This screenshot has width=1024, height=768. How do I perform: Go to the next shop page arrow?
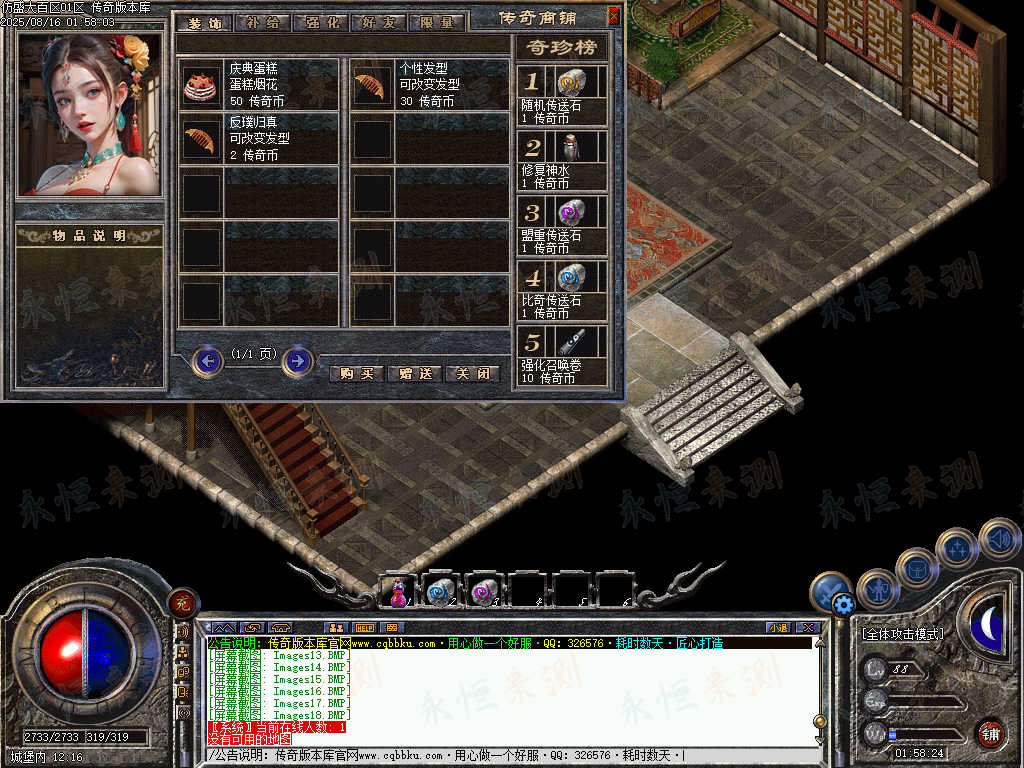point(298,361)
